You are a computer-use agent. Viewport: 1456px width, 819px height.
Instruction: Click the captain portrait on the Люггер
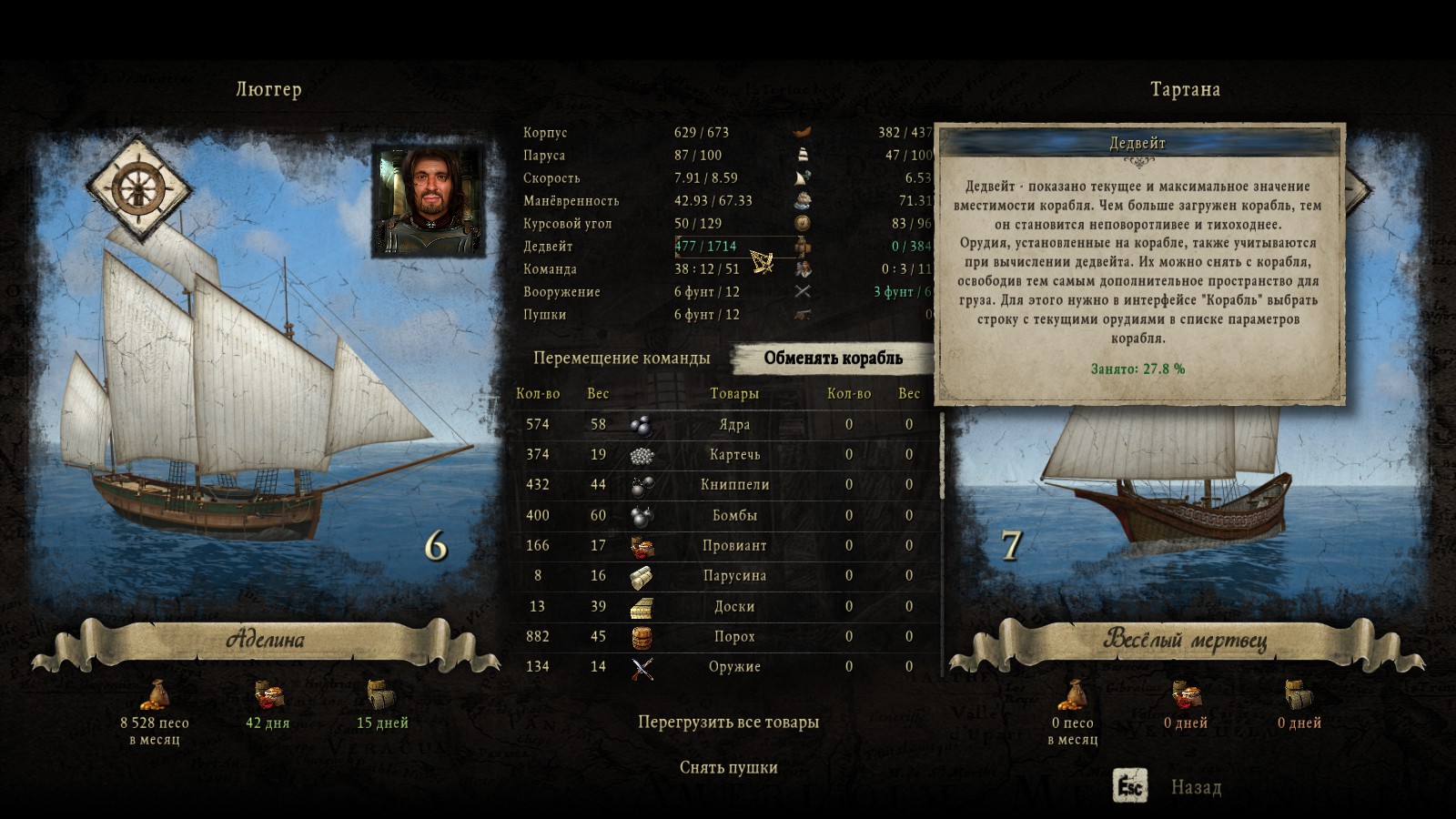pyautogui.click(x=428, y=200)
